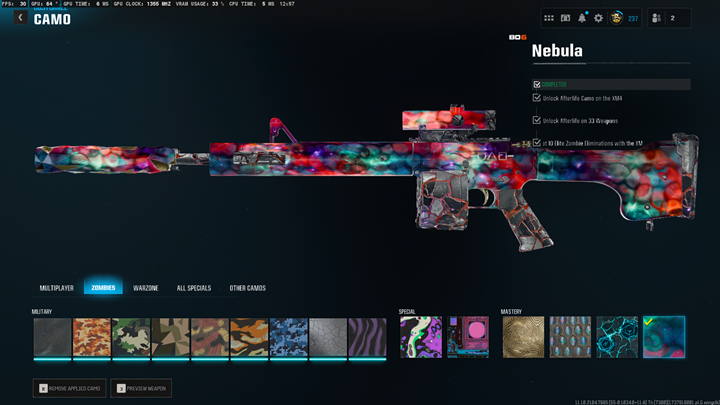Viewport: 720px width, 405px height.
Task: Open the party members icon
Action: 656,18
